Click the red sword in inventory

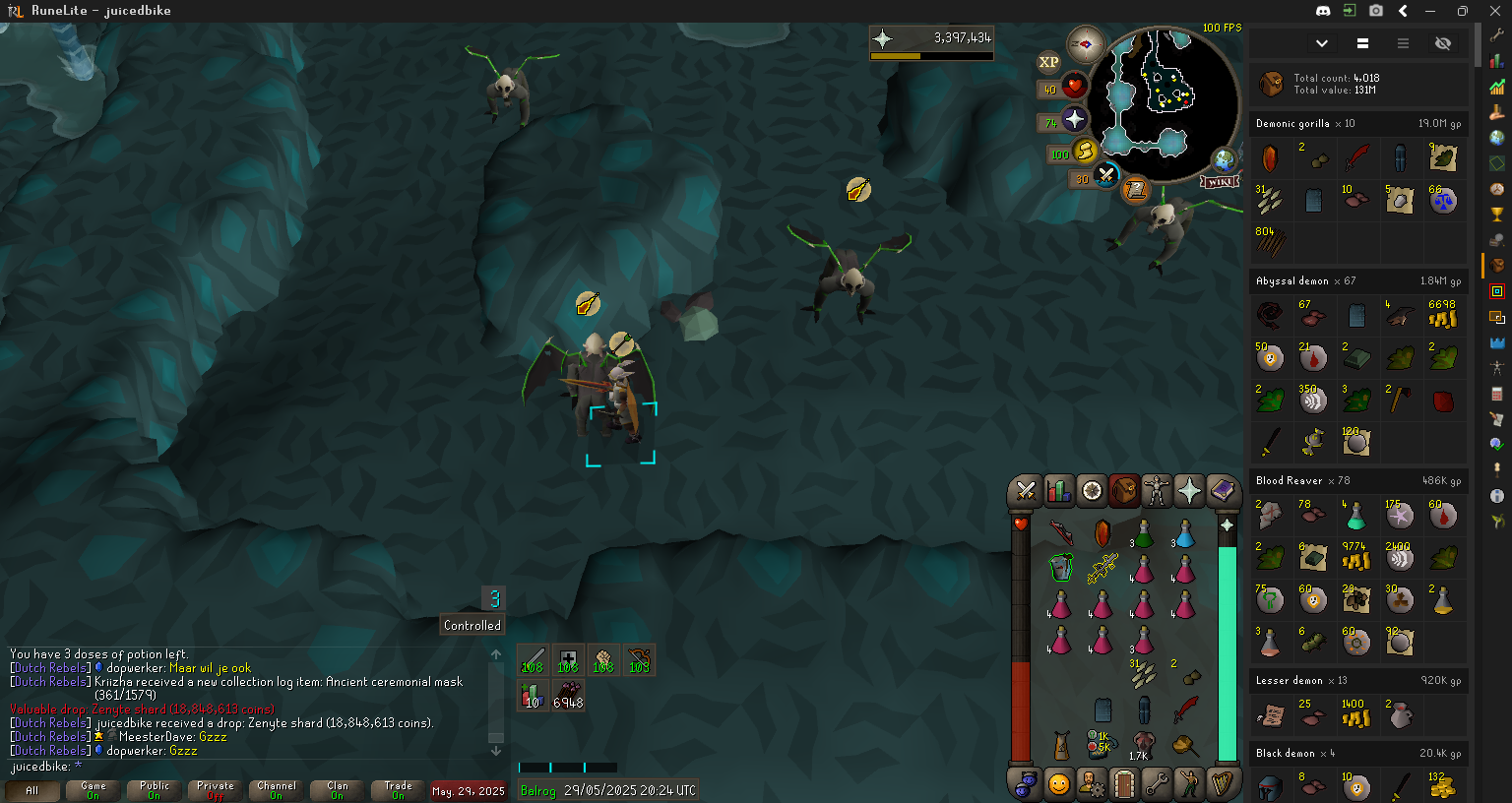point(1185,710)
